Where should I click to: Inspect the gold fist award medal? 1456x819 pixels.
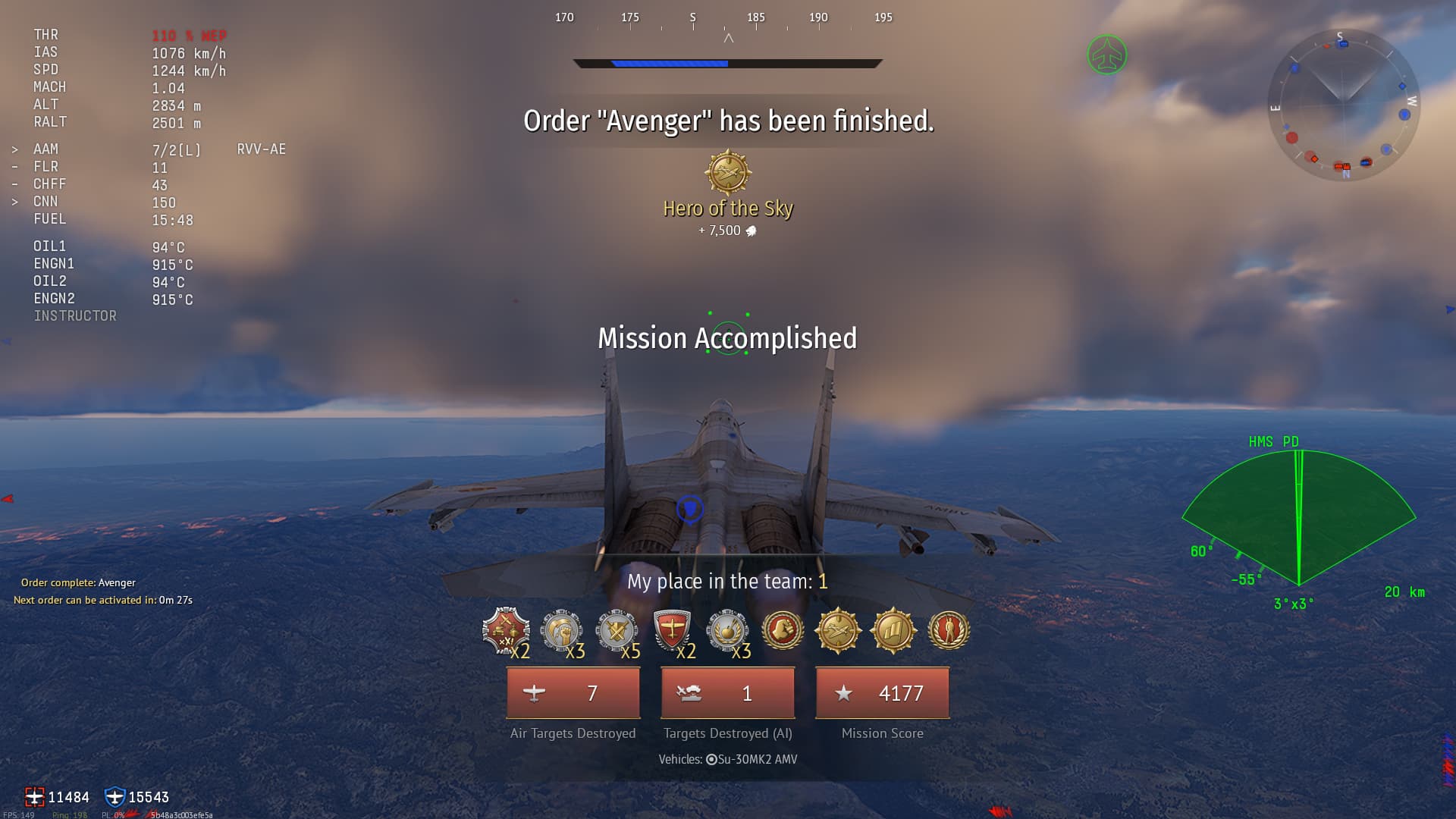pyautogui.click(x=783, y=630)
